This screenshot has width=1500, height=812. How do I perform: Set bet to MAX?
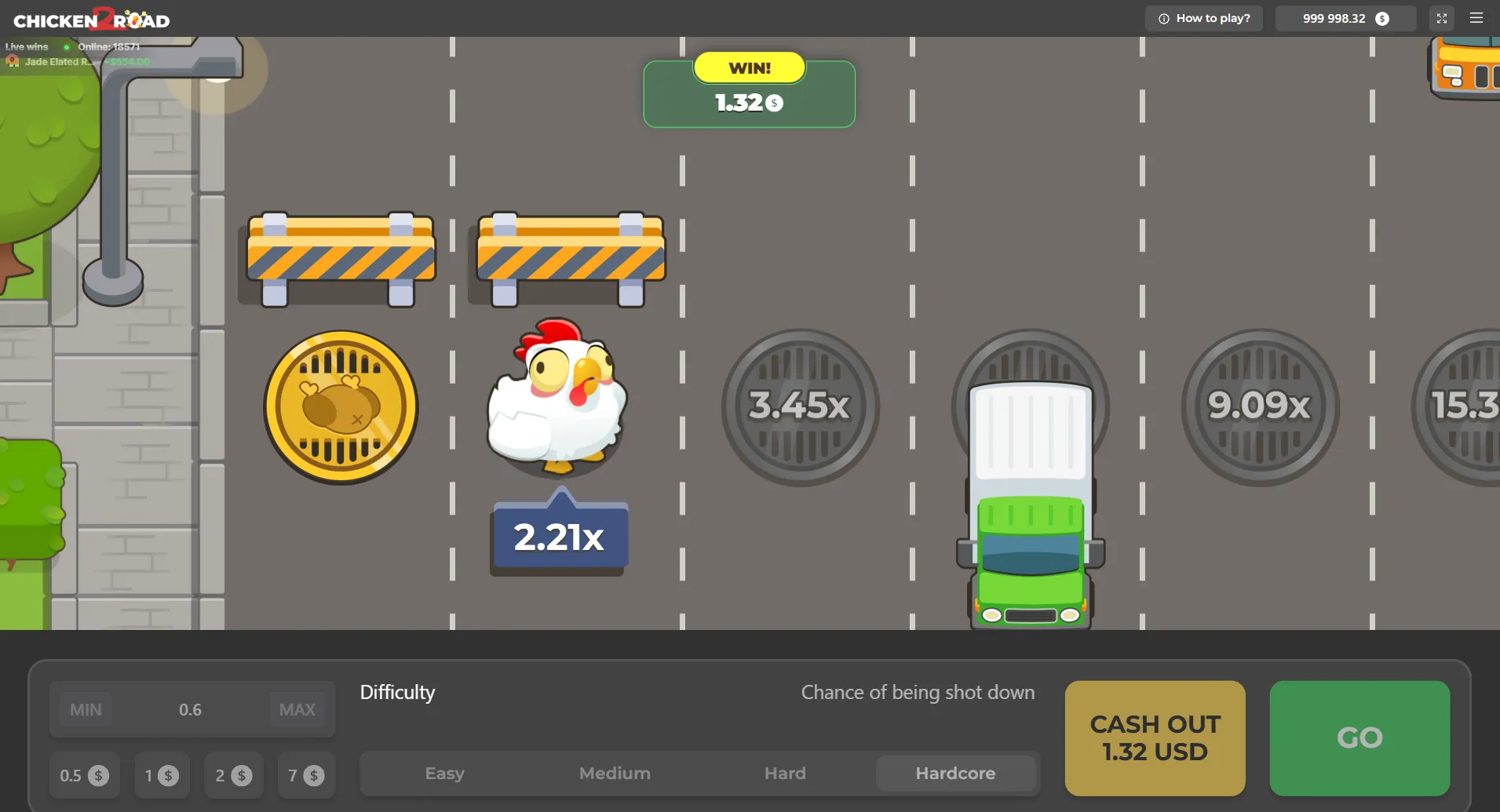(x=297, y=709)
